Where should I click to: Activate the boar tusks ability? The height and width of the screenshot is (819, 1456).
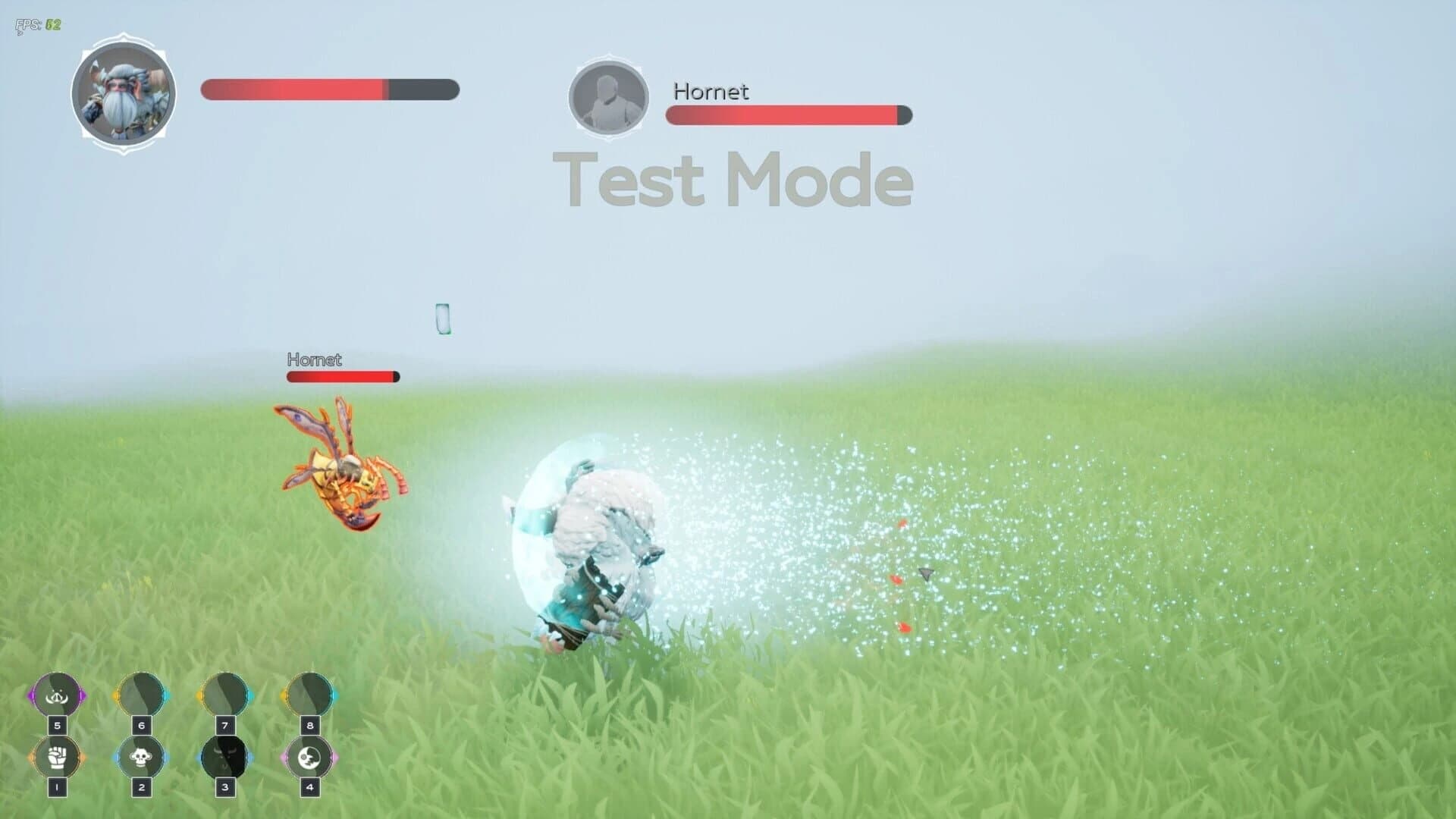click(x=57, y=695)
